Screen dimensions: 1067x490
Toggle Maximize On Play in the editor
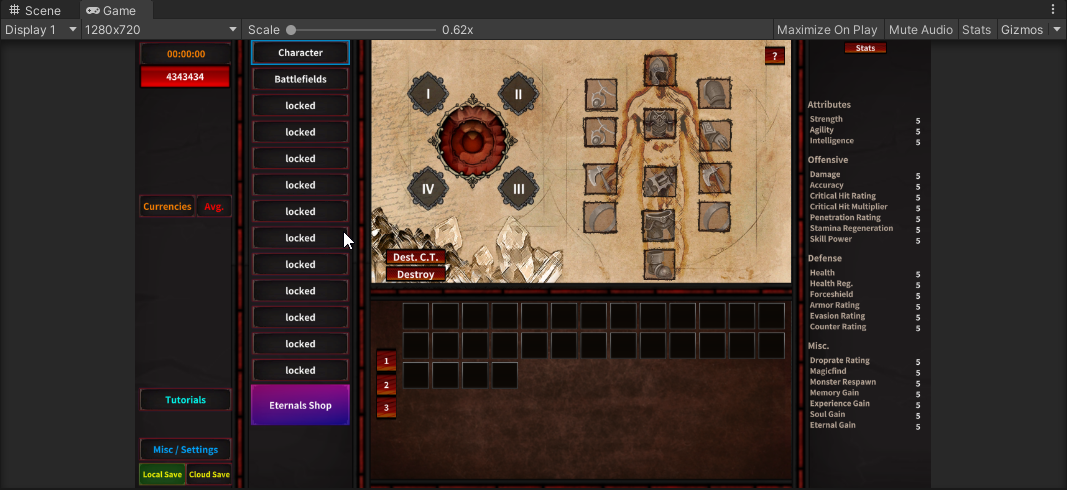[827, 30]
